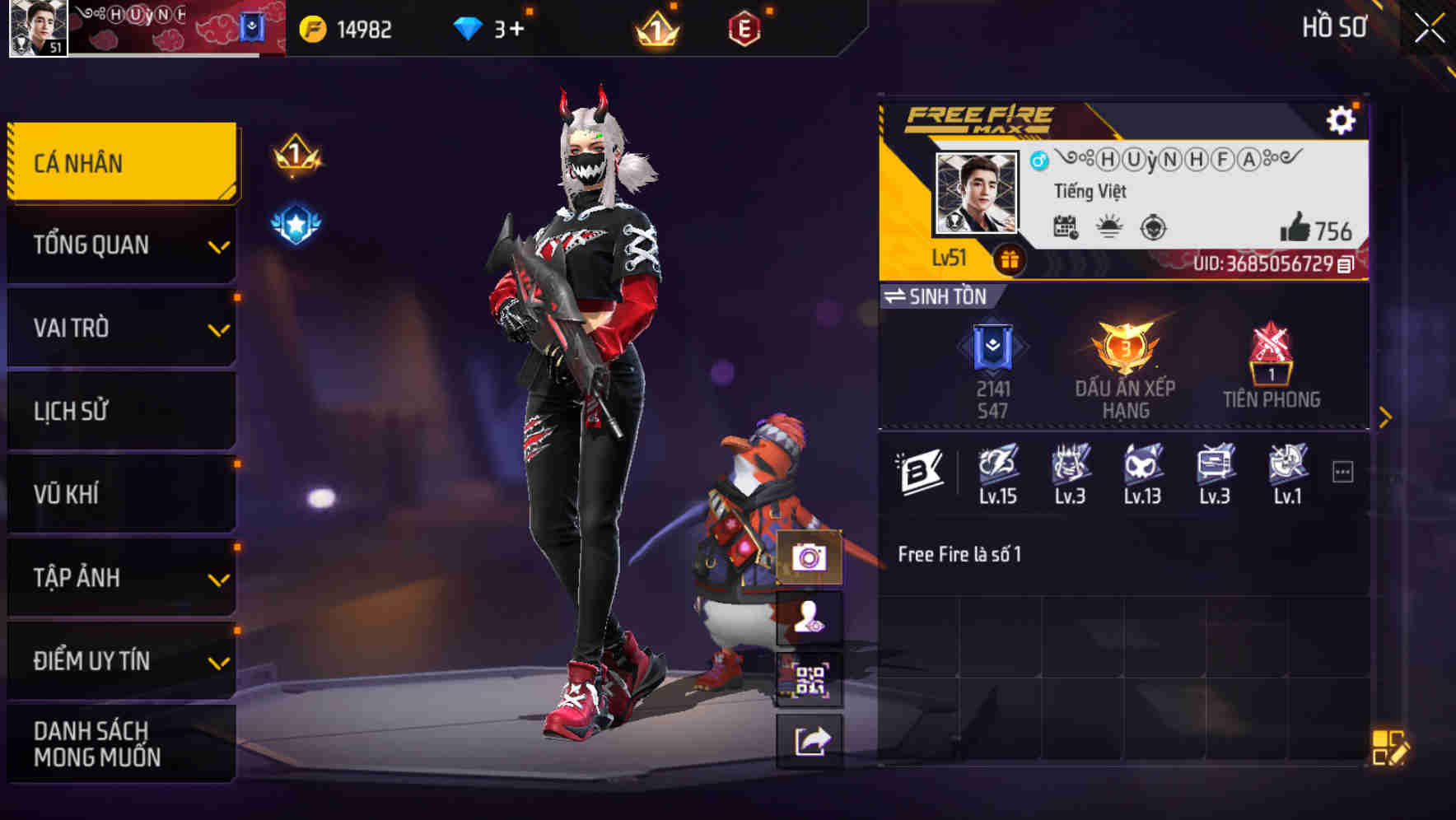1456x820 pixels.
Task: Open profile settings via the gear icon
Action: pos(1342,120)
